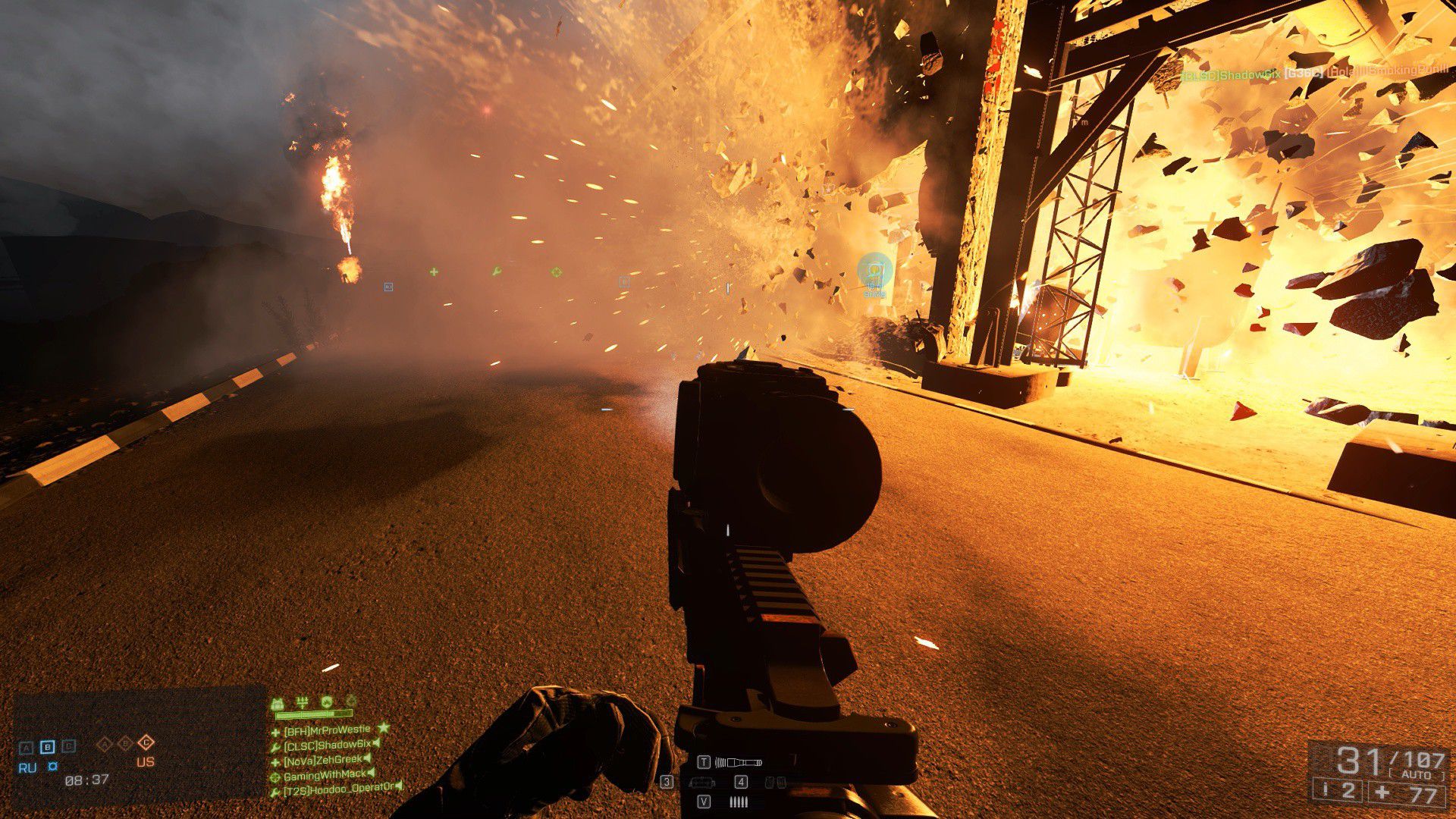The height and width of the screenshot is (819, 1456).
Task: Select the bullets fire-mode icon
Action: point(739,802)
